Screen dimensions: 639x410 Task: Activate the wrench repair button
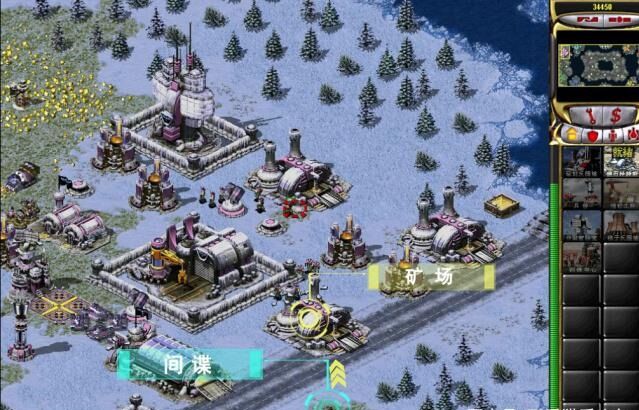[584, 113]
